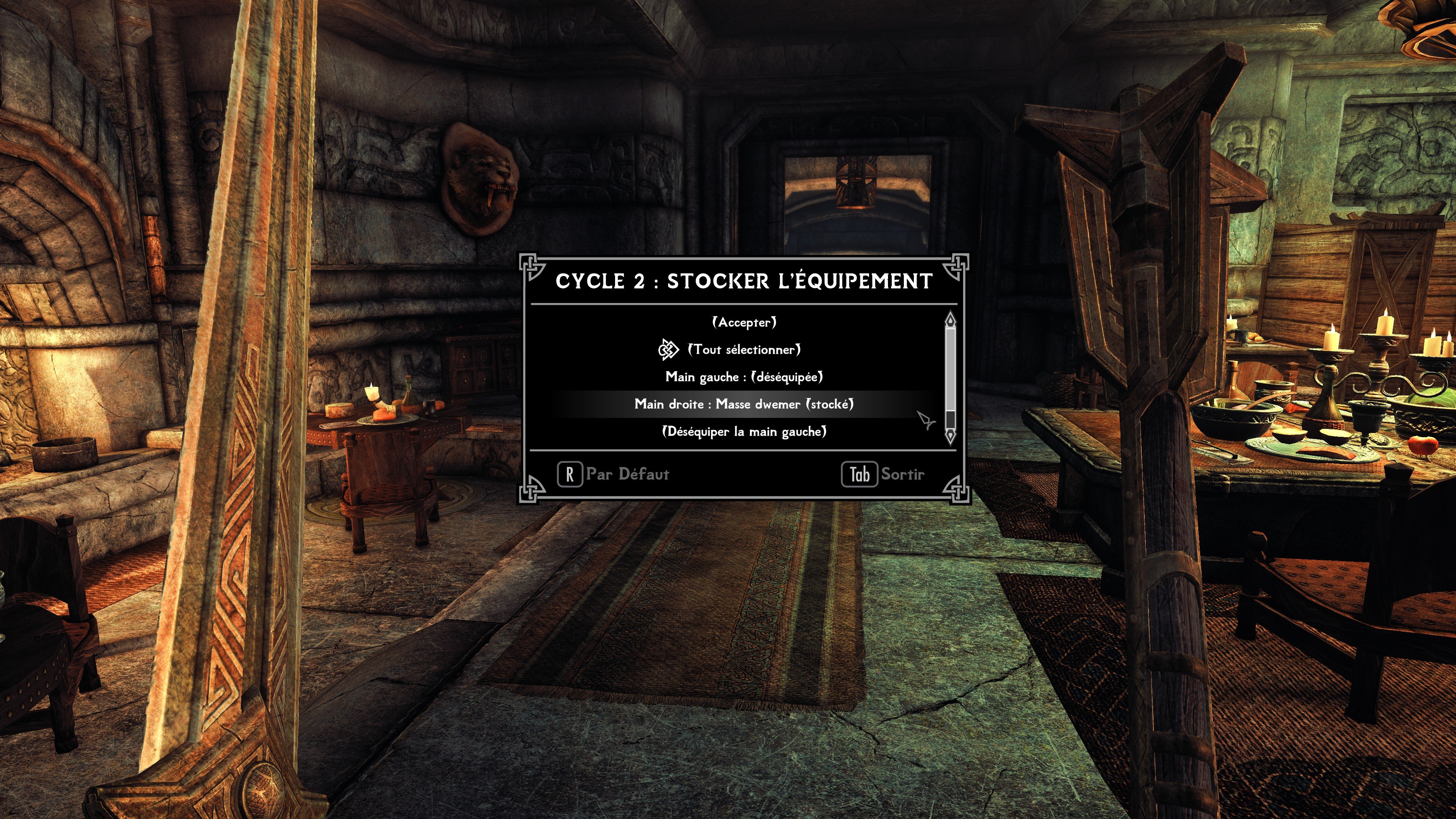This screenshot has width=1456, height=819.
Task: Click the scrollbar's up arrow
Action: pyautogui.click(x=950, y=319)
